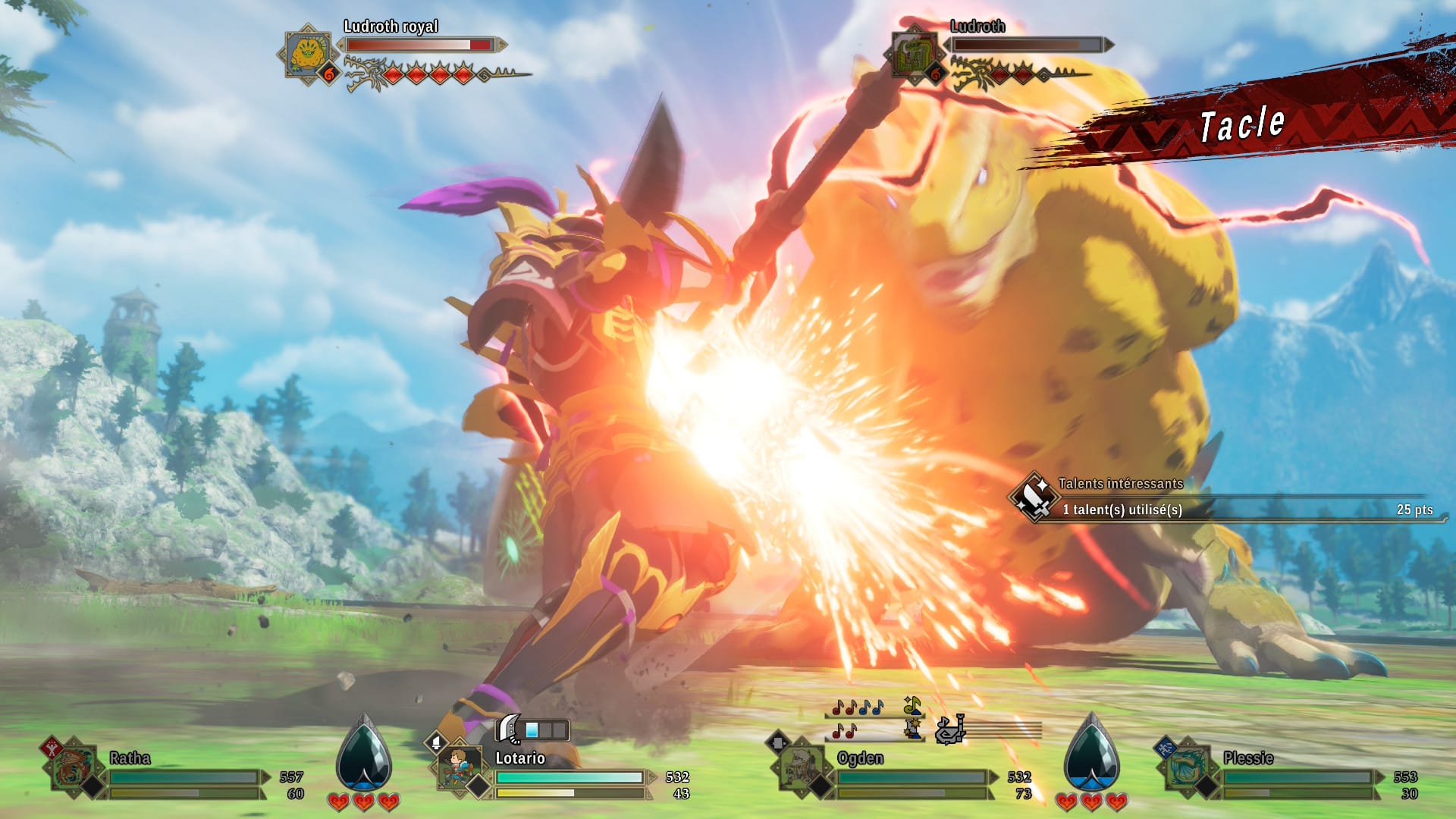
Task: Select the Ludroth royal enemy portrait
Action: tap(307, 54)
